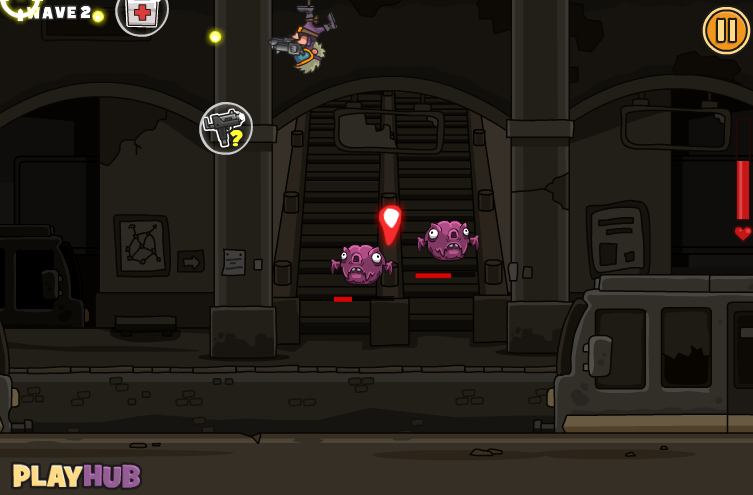Pause the game with the orange button

[x=726, y=30]
